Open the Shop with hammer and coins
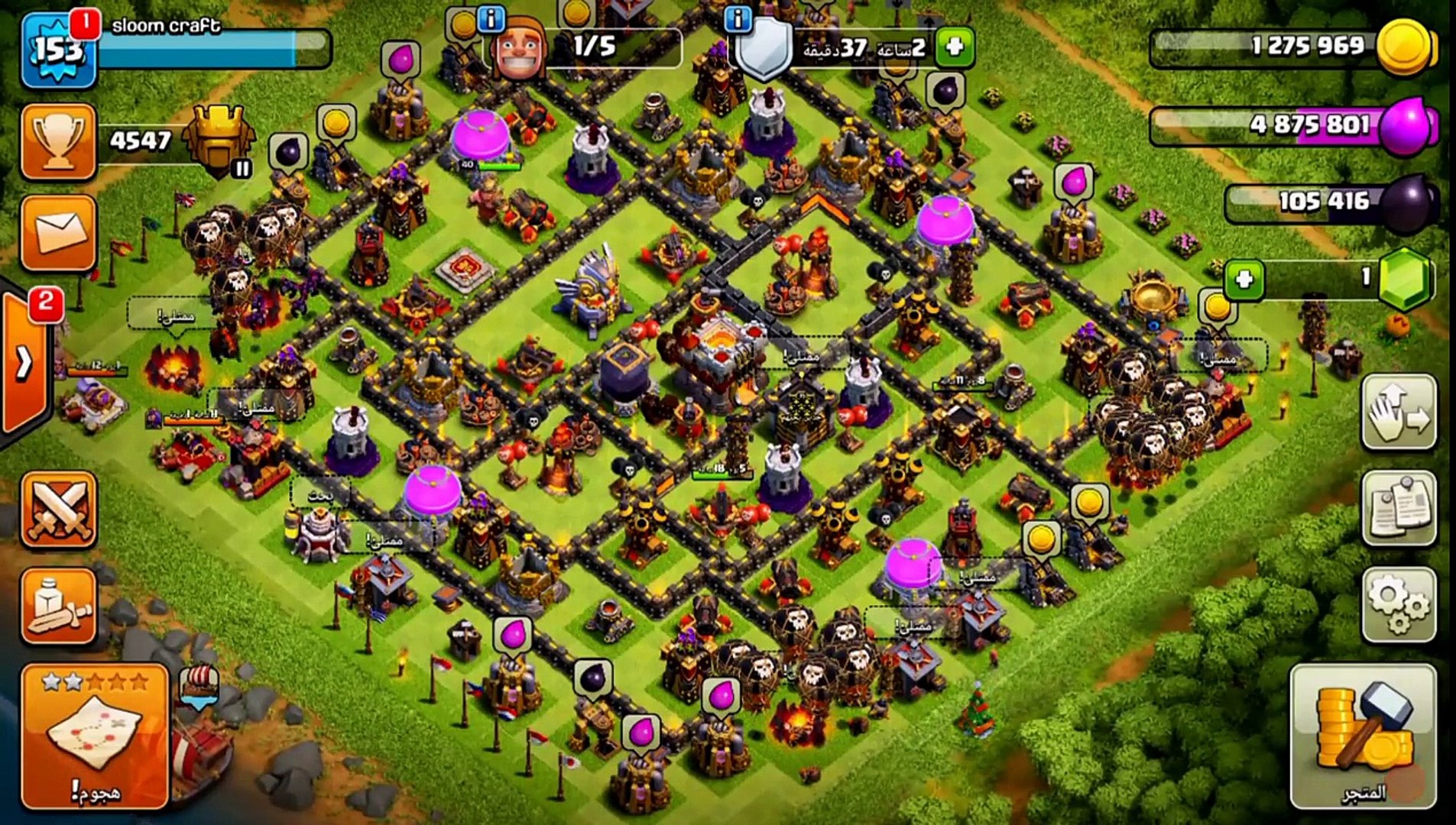The image size is (1456, 825). click(1363, 736)
